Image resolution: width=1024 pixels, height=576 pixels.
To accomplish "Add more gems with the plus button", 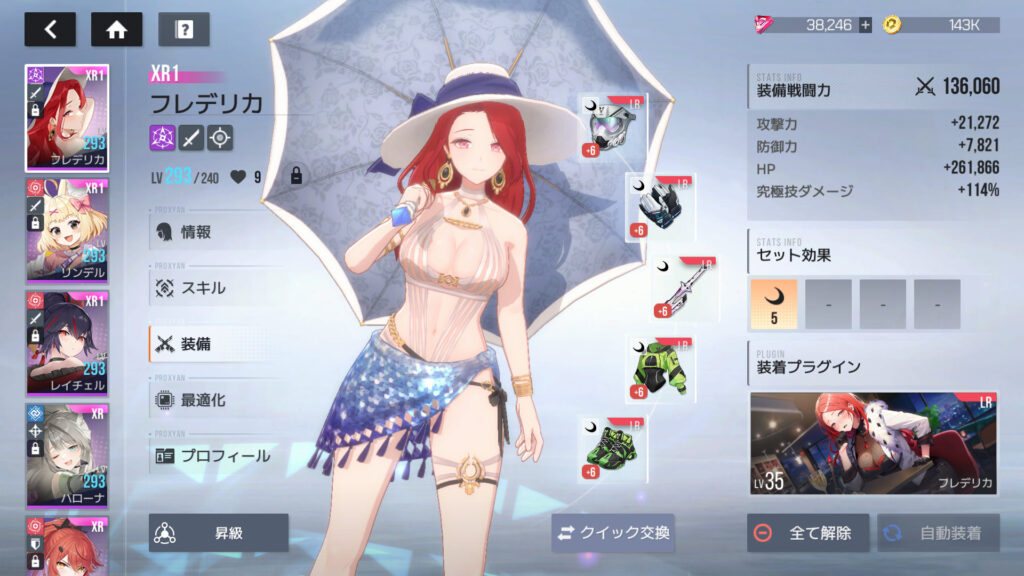I will pos(865,25).
